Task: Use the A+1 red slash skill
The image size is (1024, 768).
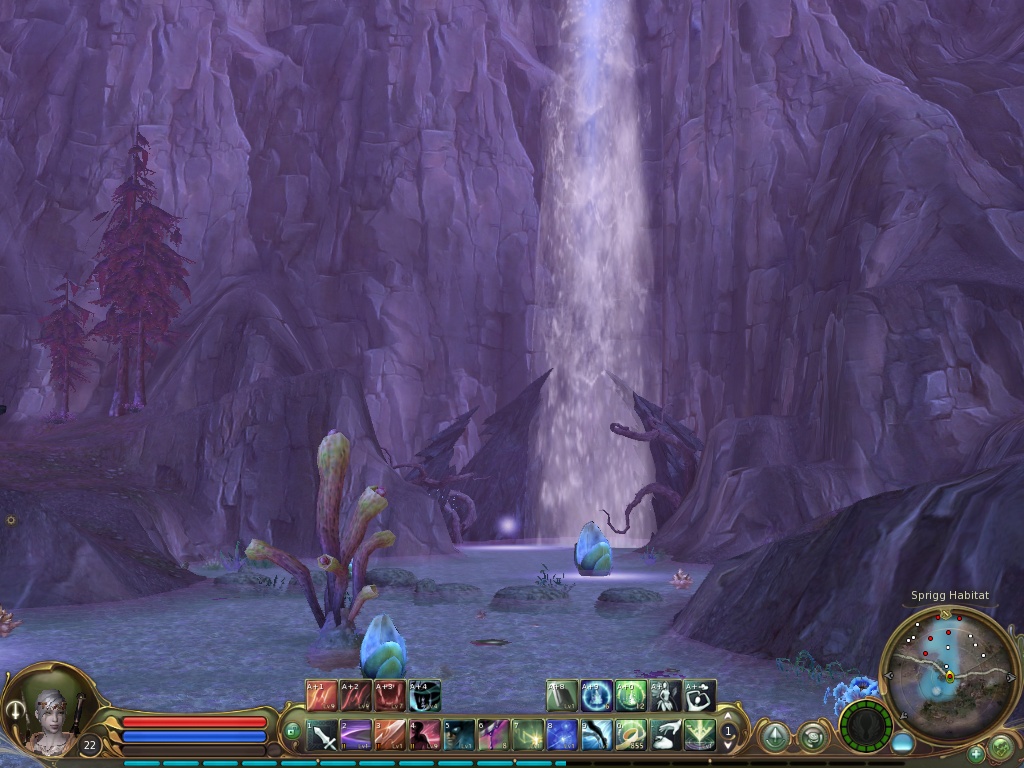Action: [321, 695]
